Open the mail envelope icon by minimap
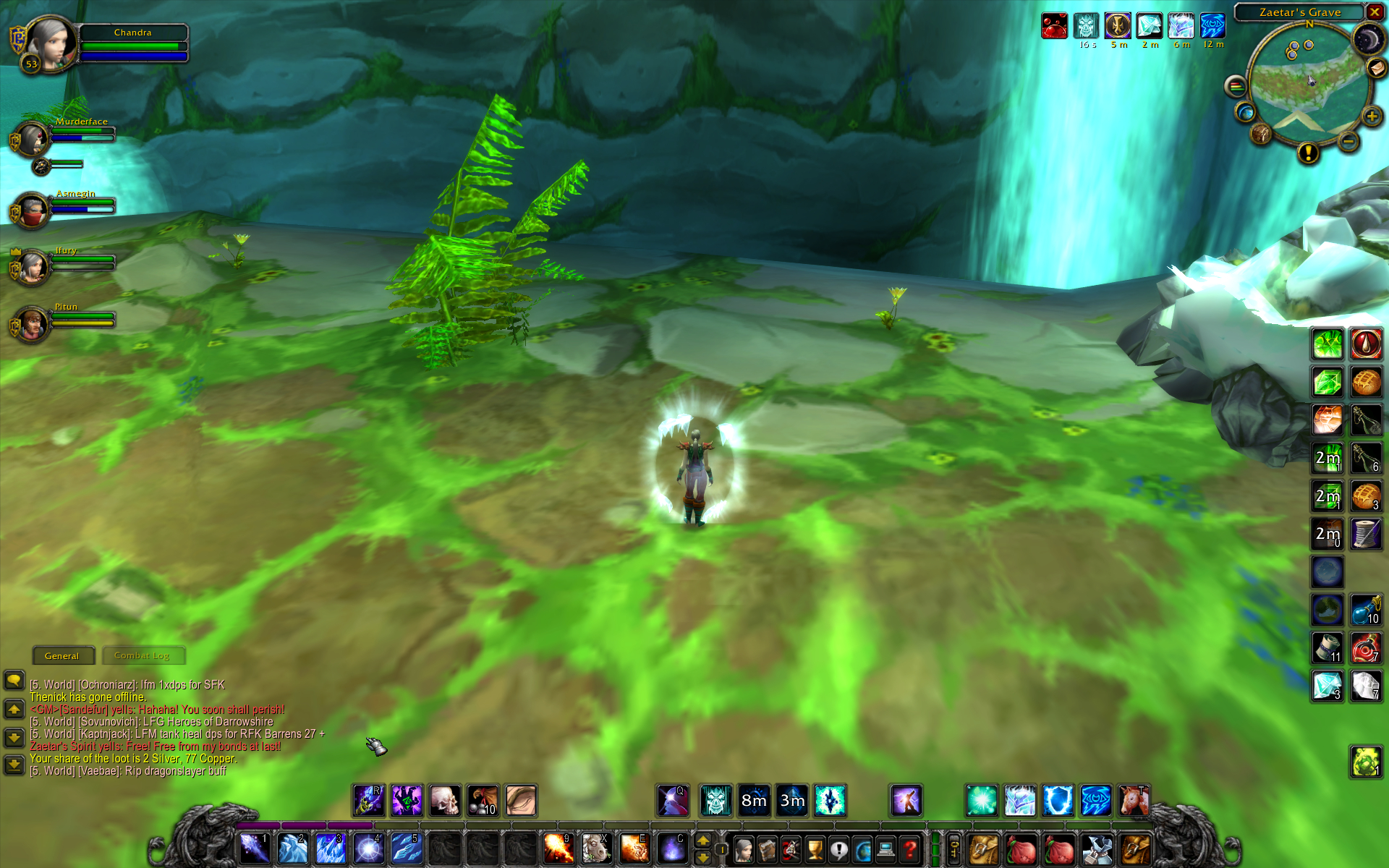The width and height of the screenshot is (1389, 868). pyautogui.click(x=1376, y=68)
